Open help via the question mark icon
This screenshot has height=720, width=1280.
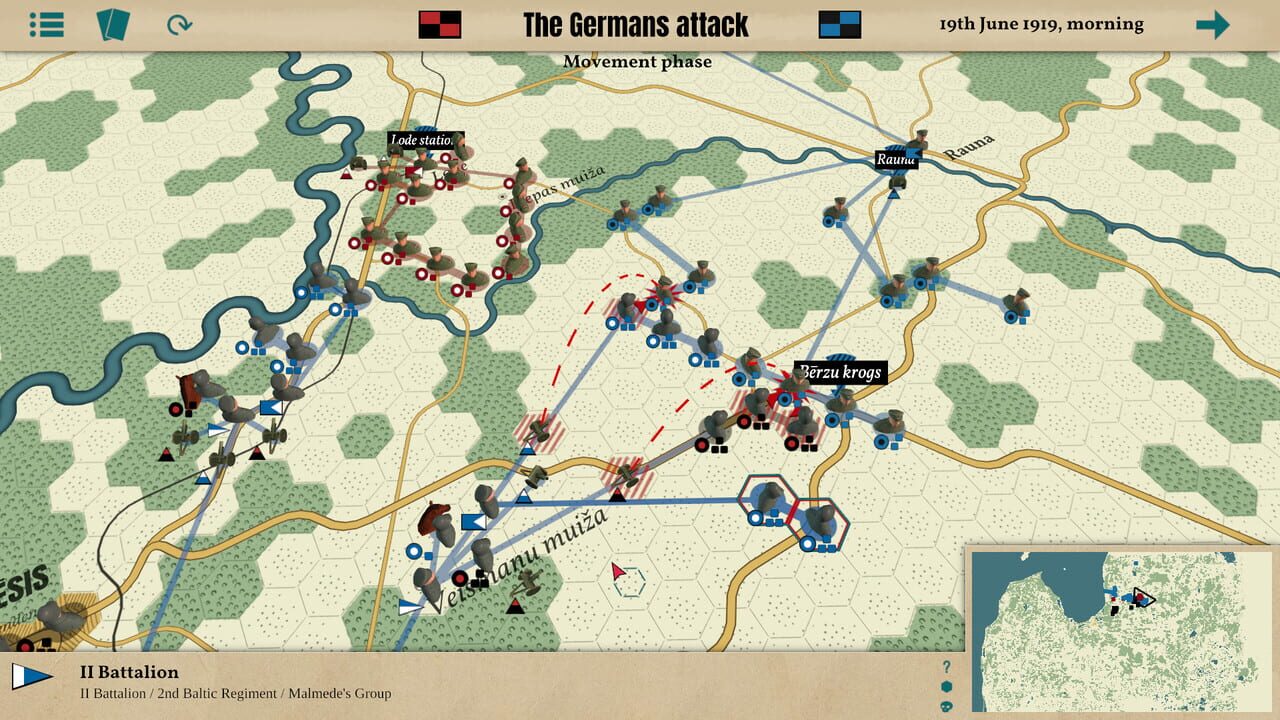pyautogui.click(x=946, y=666)
